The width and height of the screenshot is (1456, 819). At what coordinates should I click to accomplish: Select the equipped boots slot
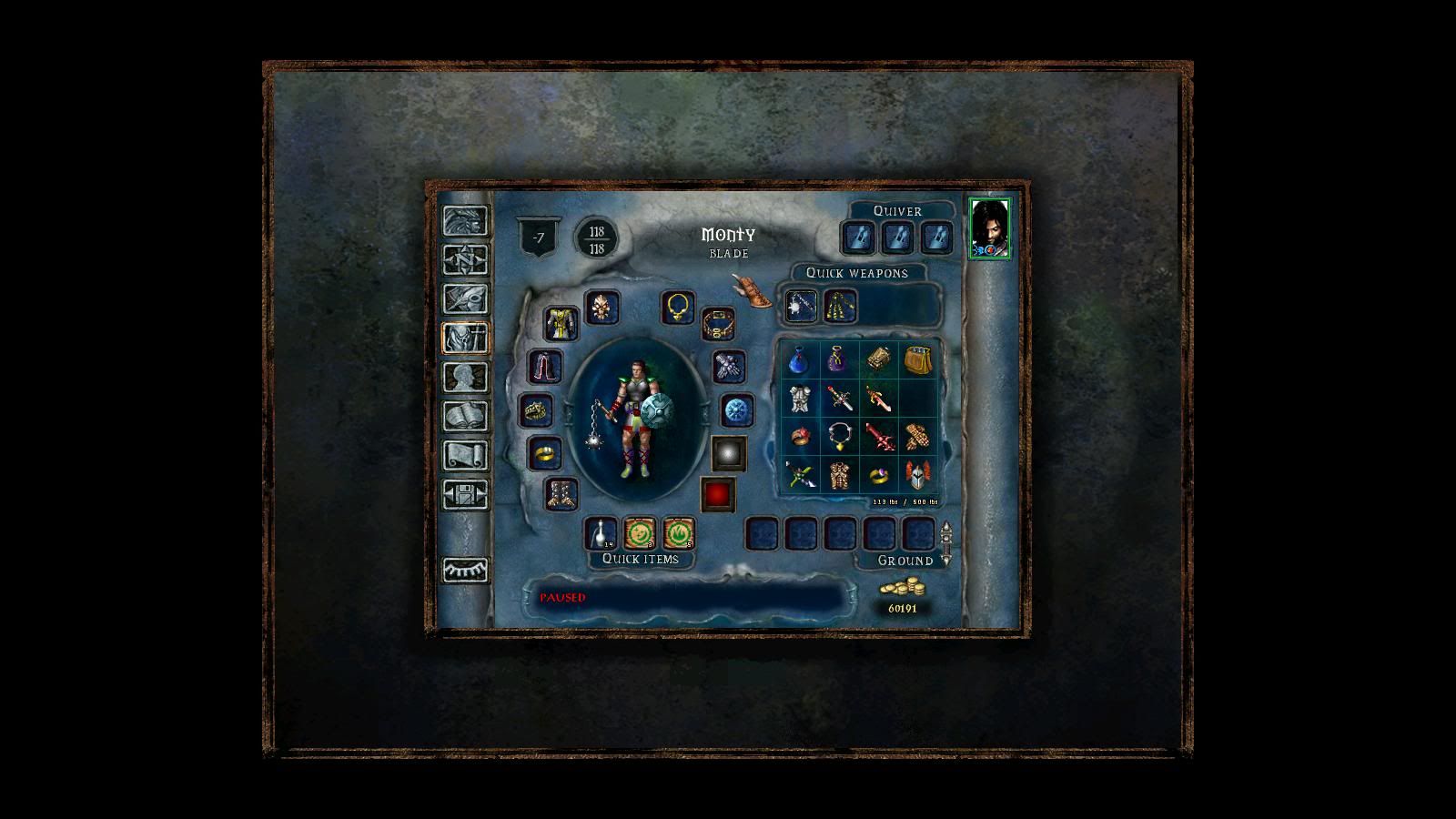coord(561,495)
